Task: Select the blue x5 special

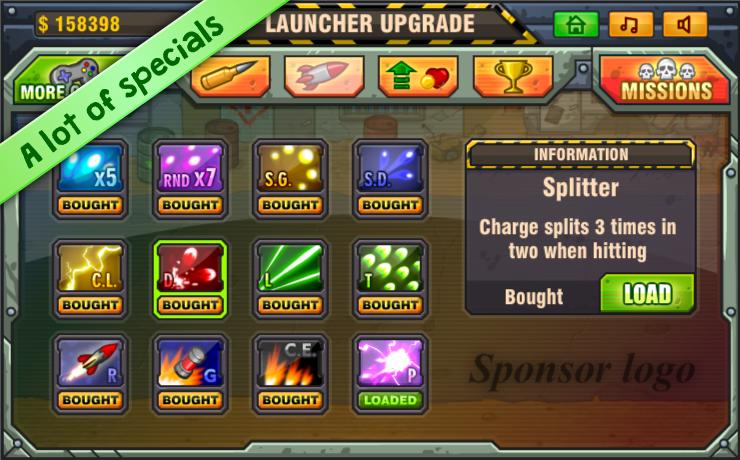Action: (x=90, y=170)
